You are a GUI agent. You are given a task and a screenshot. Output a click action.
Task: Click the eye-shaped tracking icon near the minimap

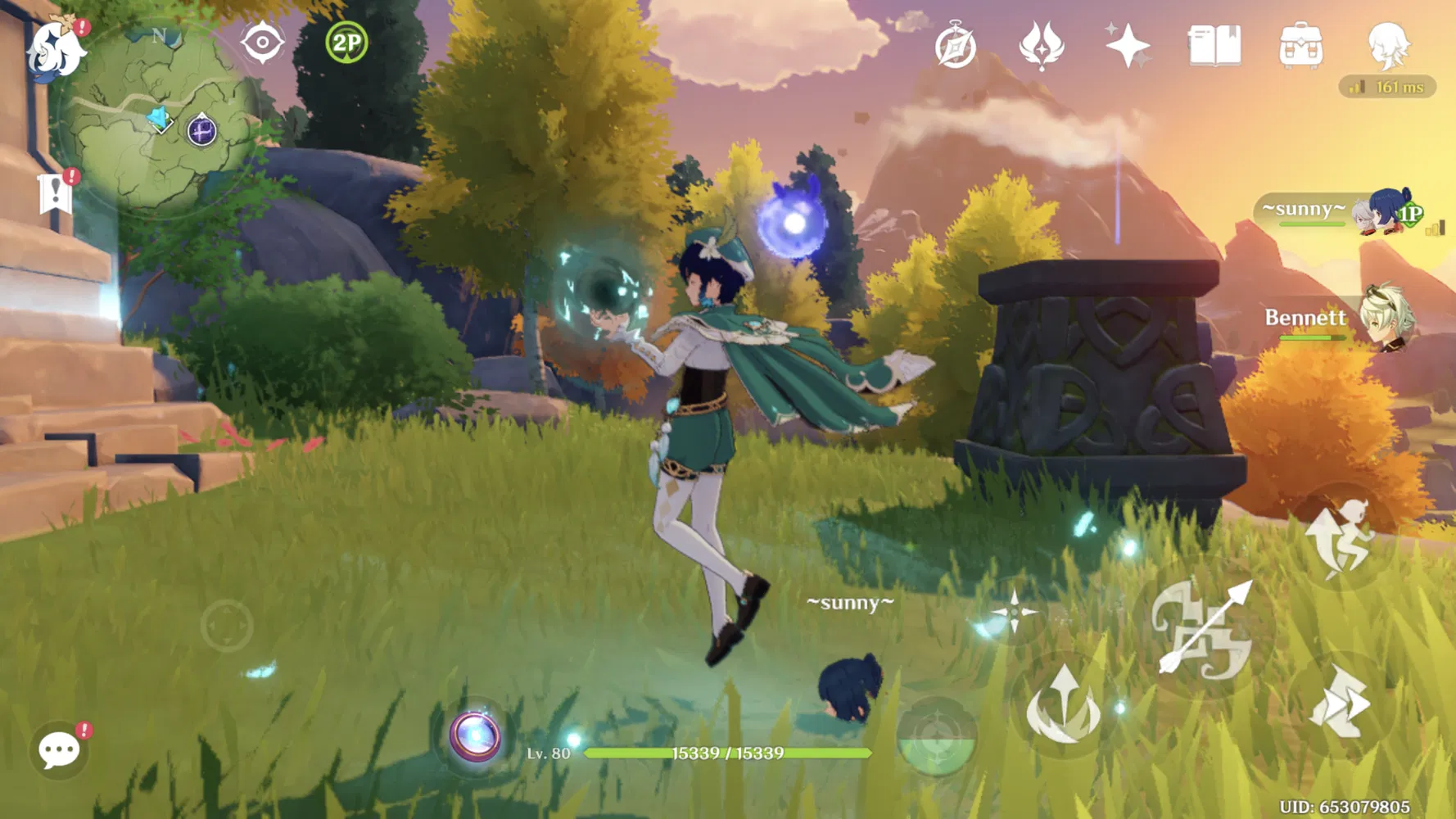(260, 41)
